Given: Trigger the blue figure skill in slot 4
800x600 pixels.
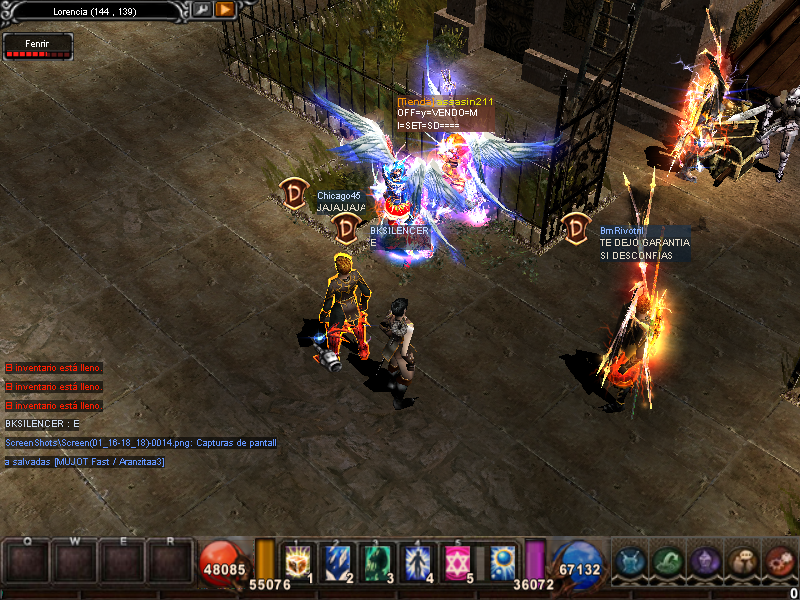Looking at the screenshot, I should click(x=416, y=562).
